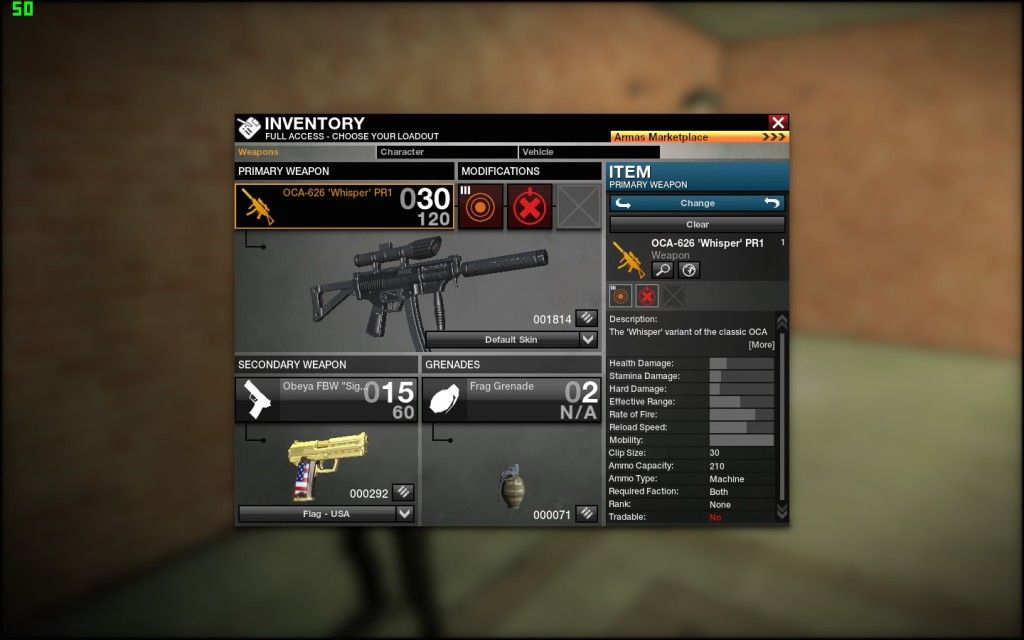Open the Flag - USA skin dropdown

coord(325,514)
